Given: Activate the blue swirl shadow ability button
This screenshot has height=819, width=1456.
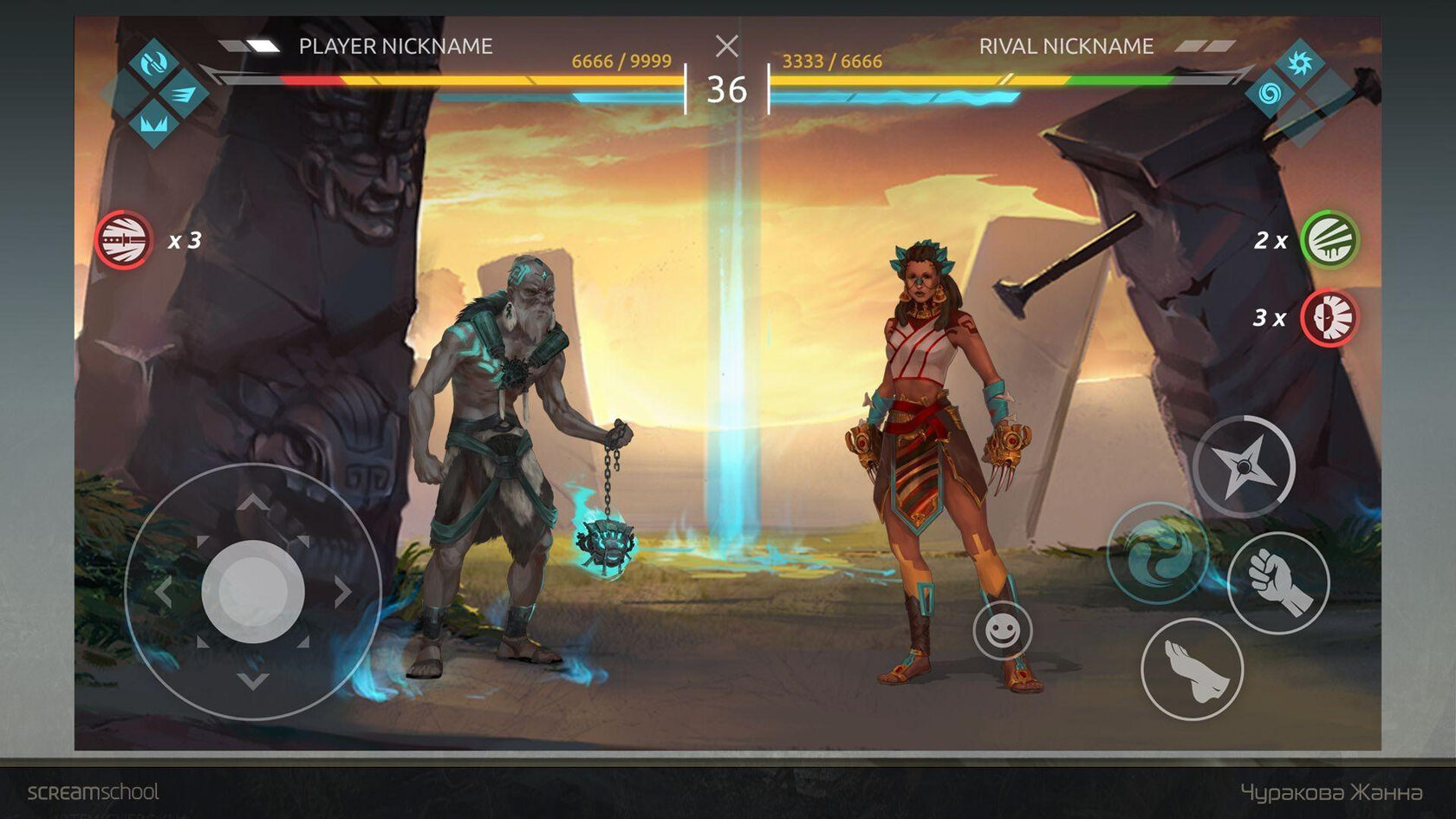Looking at the screenshot, I should [1158, 553].
